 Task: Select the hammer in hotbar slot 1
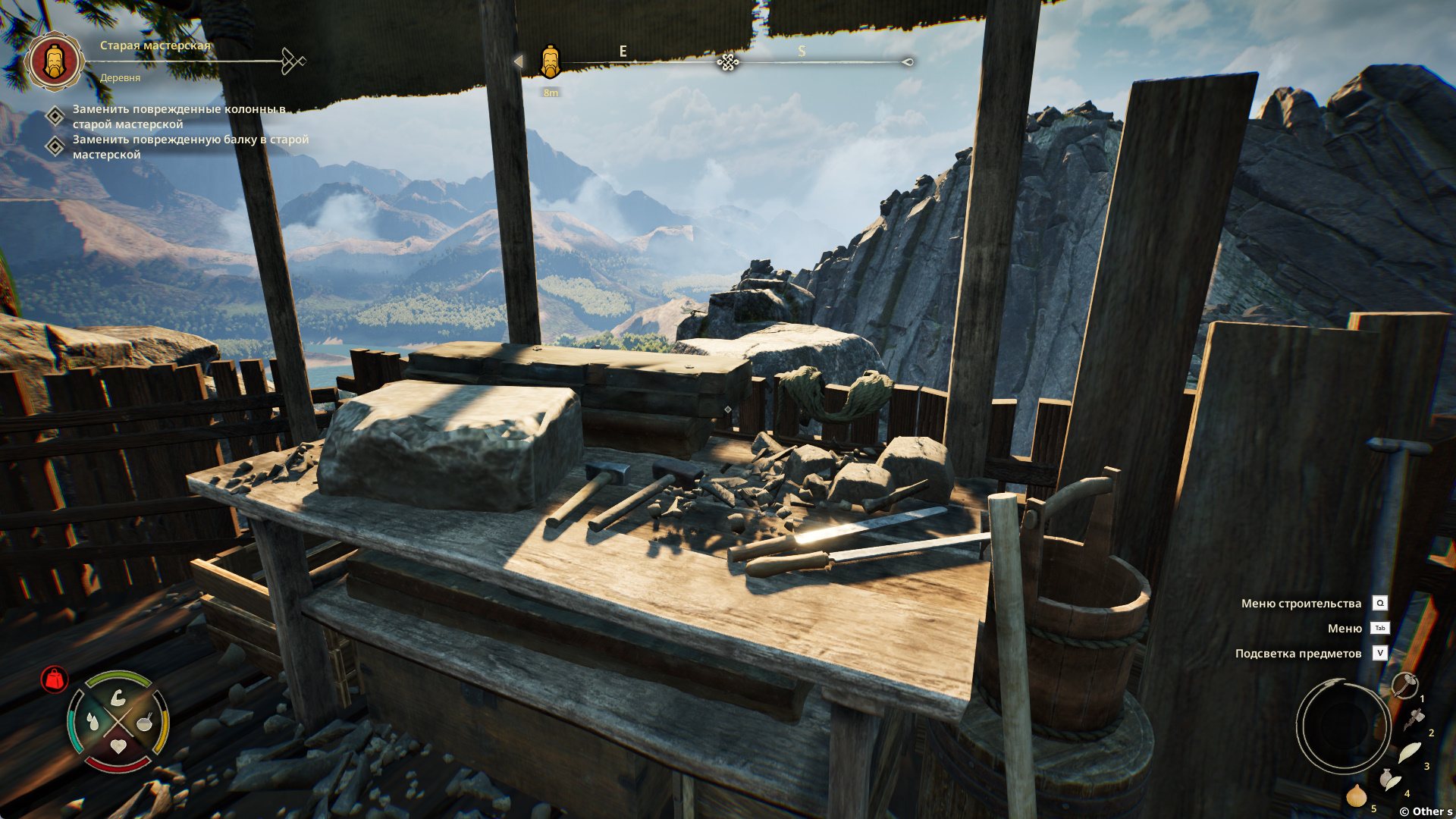click(1405, 685)
